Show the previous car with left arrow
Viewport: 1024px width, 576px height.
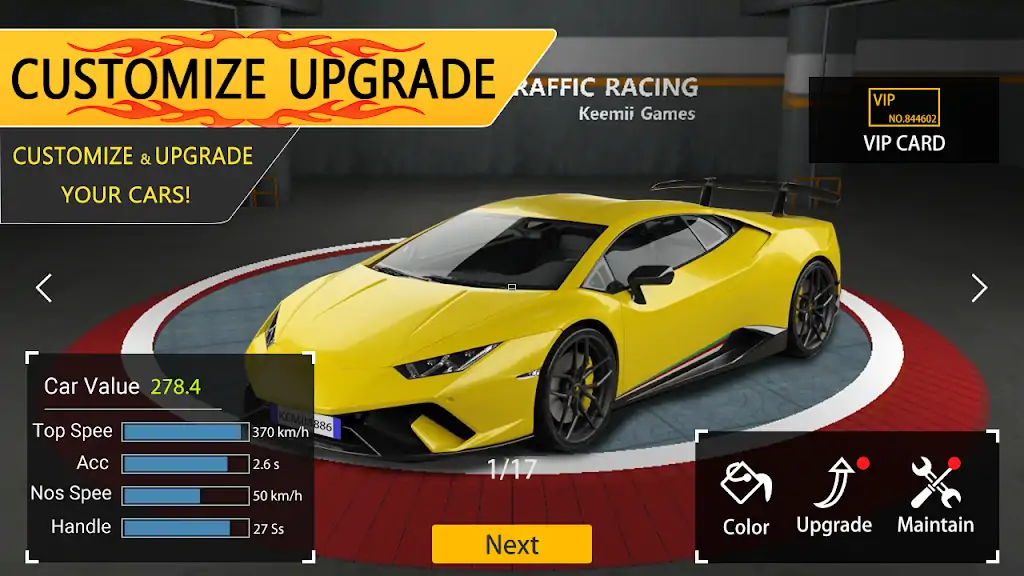[x=43, y=288]
